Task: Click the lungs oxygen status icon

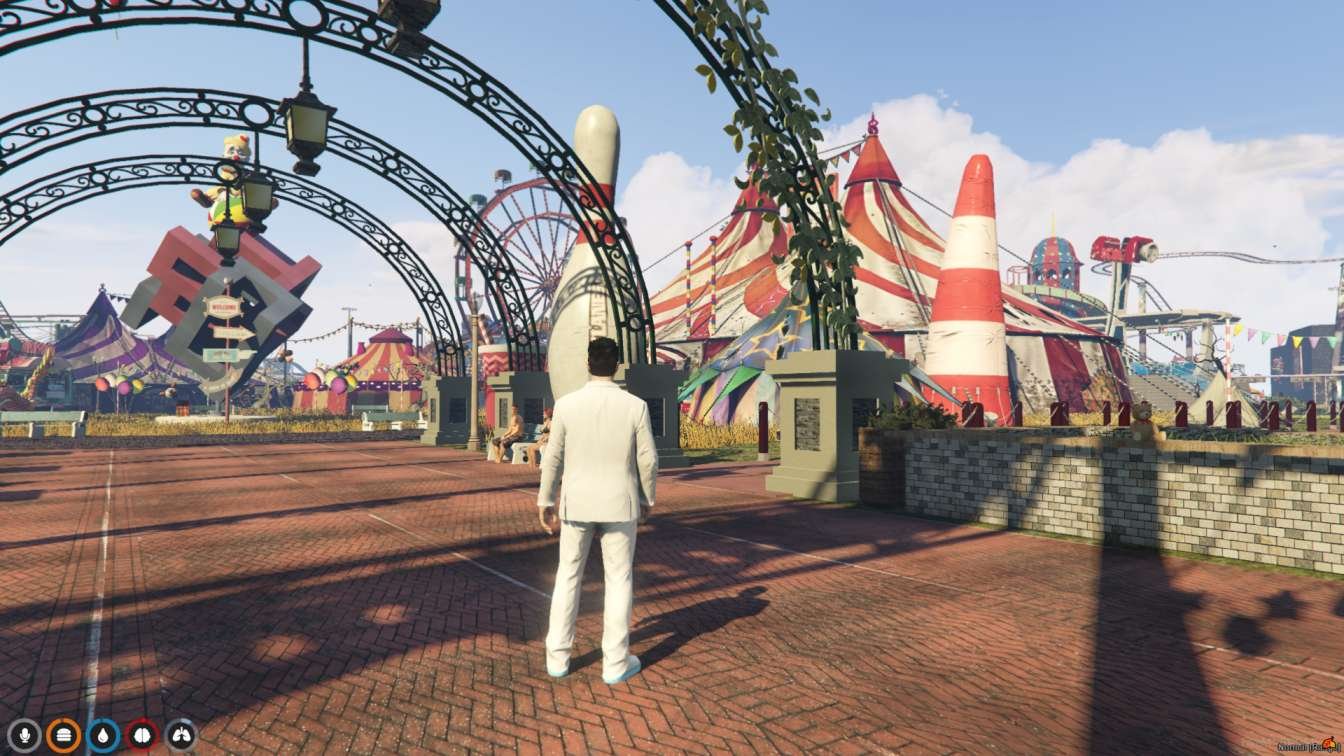Action: (x=181, y=735)
